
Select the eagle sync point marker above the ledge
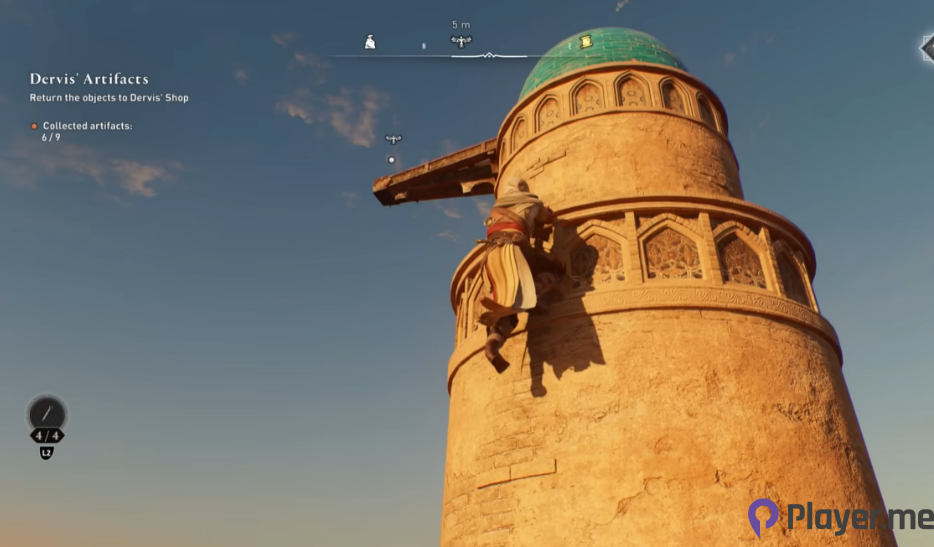tap(393, 139)
